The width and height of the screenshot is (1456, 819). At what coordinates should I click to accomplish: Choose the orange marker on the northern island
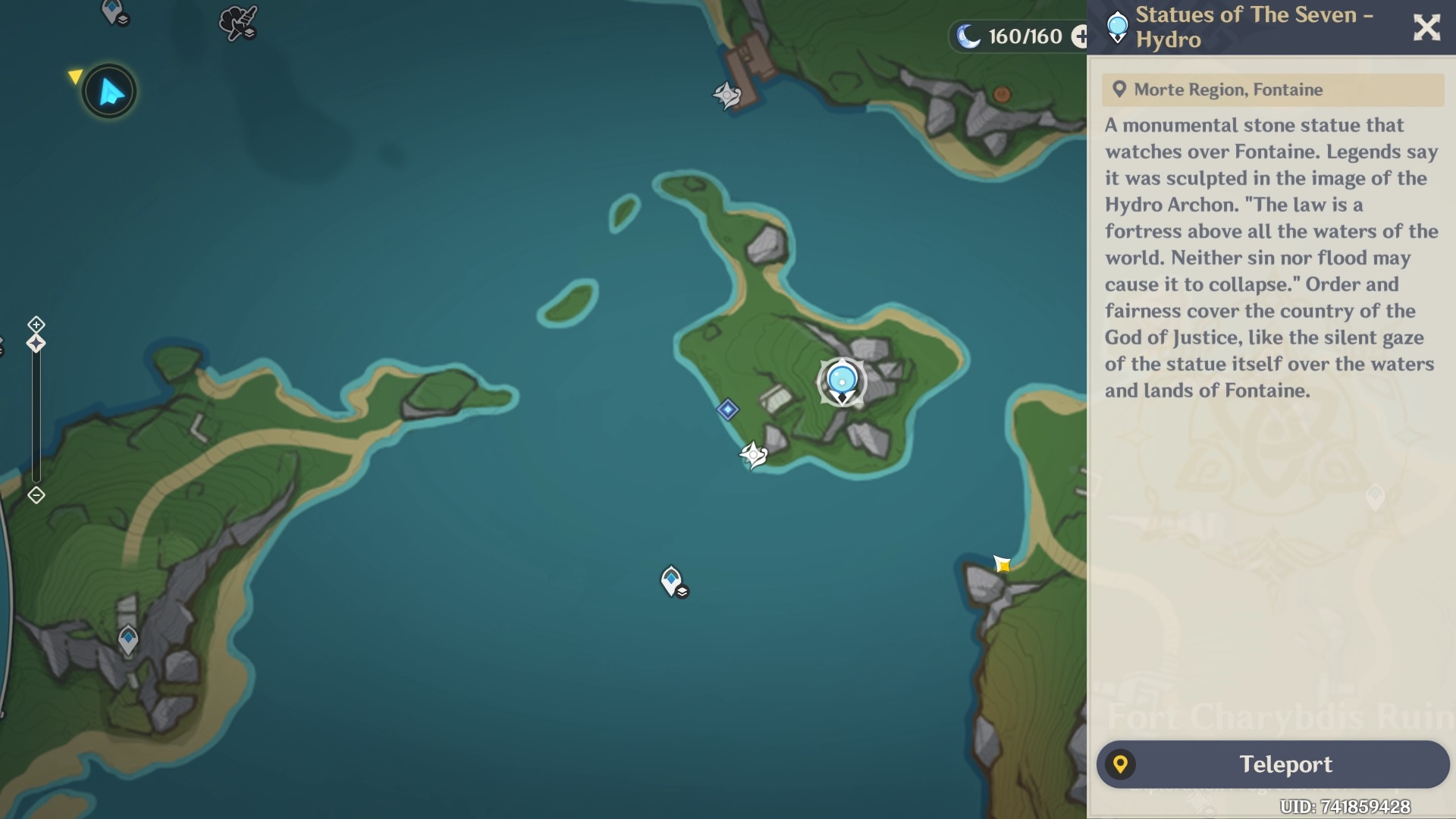(1002, 95)
